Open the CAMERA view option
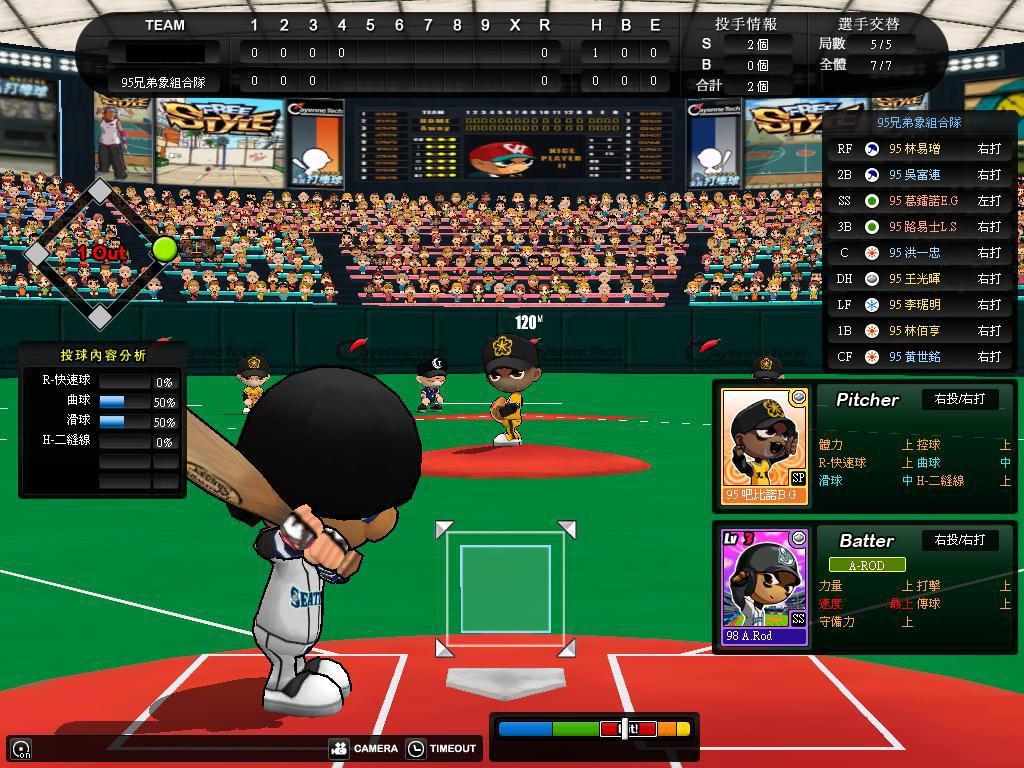The width and height of the screenshot is (1024, 768). [365, 748]
